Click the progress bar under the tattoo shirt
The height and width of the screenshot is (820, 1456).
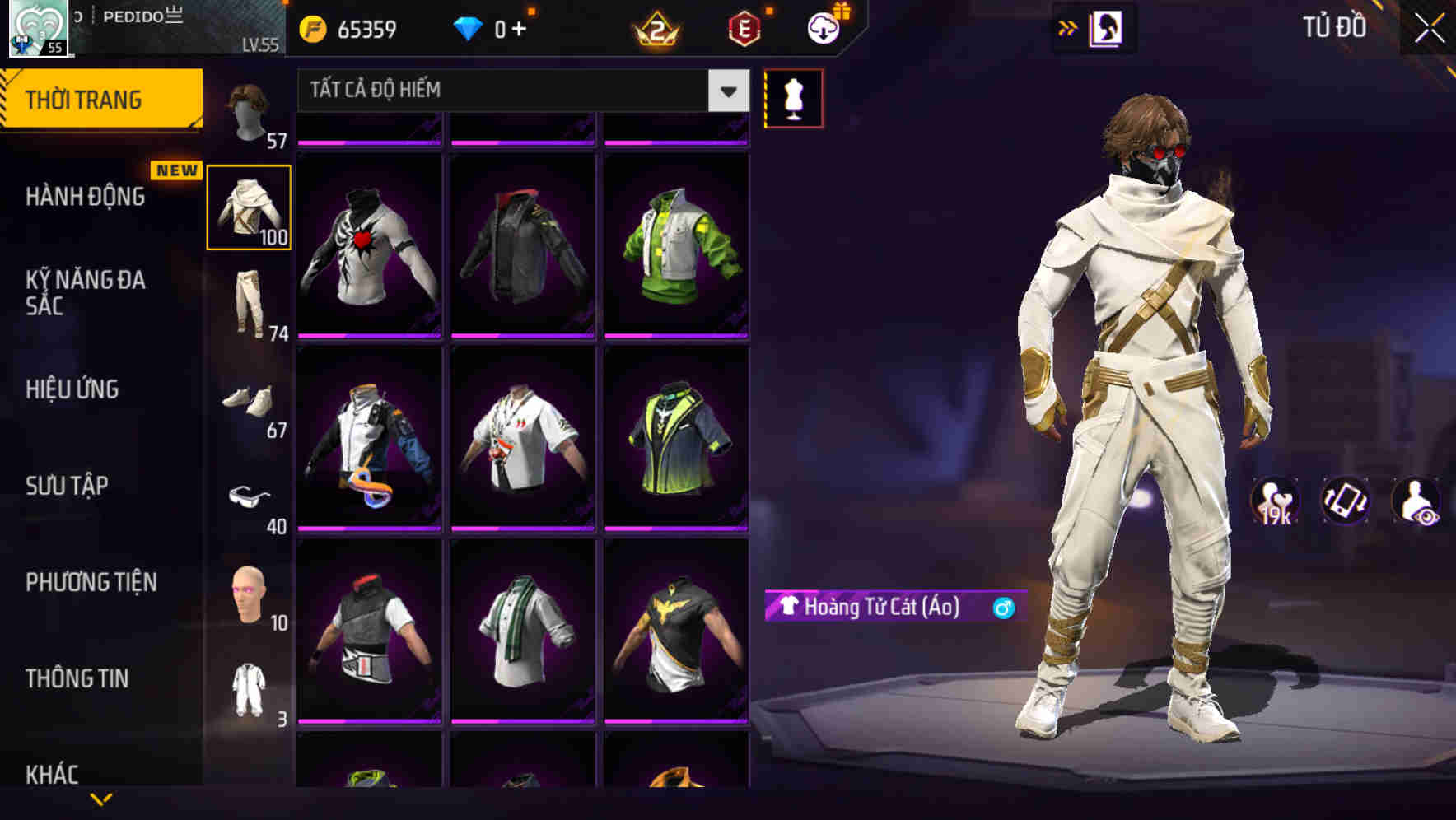369,337
